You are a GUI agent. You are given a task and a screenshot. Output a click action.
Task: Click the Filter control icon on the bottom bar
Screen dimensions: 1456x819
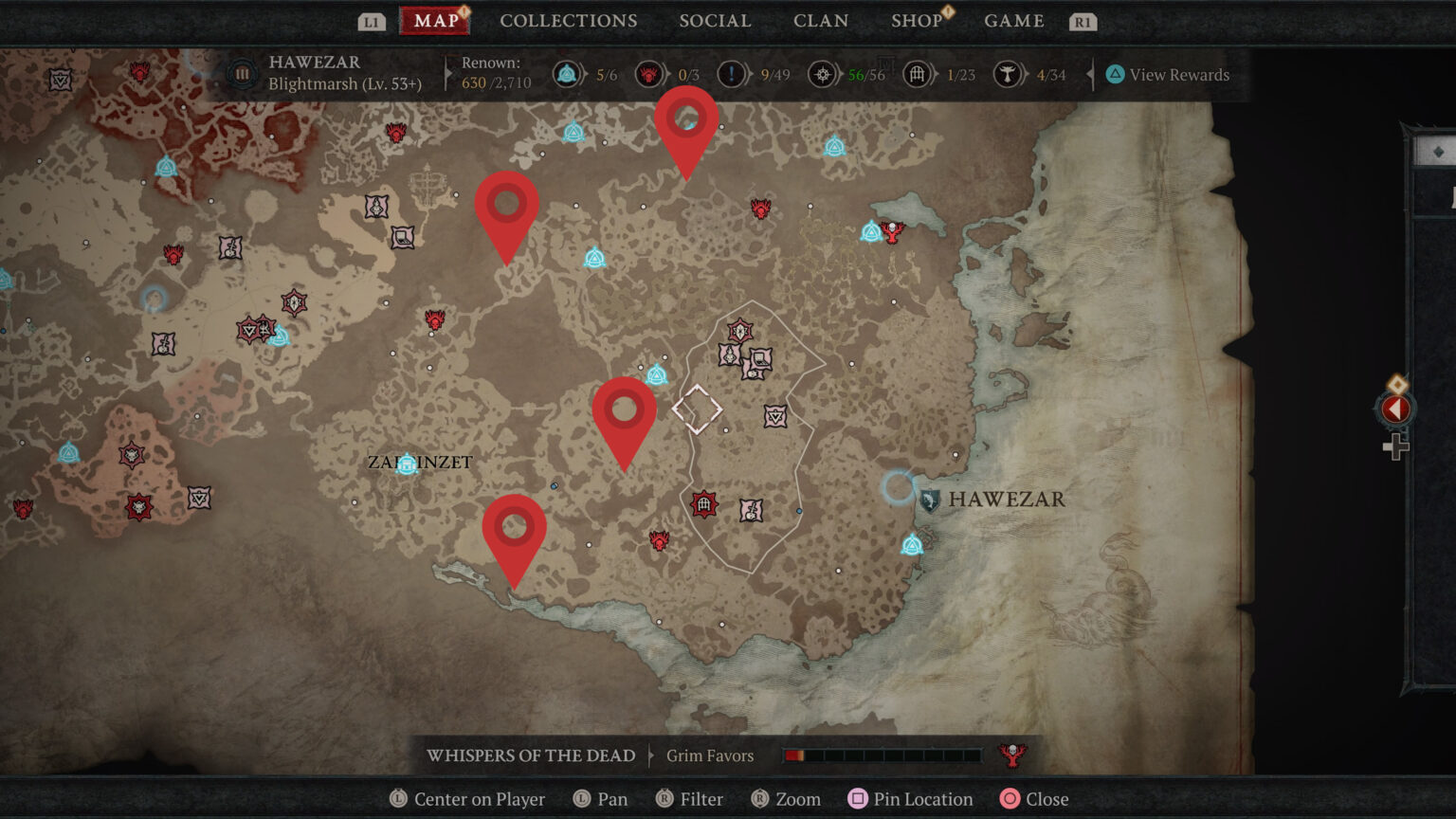[x=666, y=799]
